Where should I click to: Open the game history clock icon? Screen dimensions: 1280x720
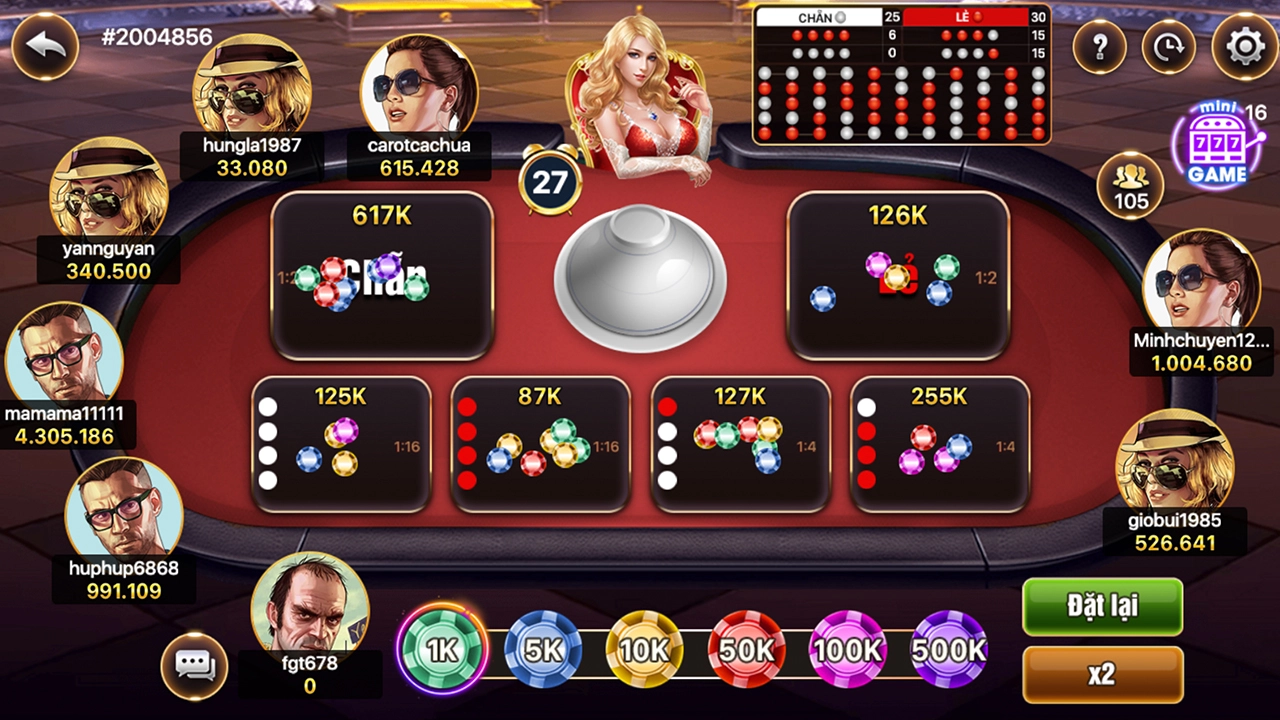[1169, 46]
